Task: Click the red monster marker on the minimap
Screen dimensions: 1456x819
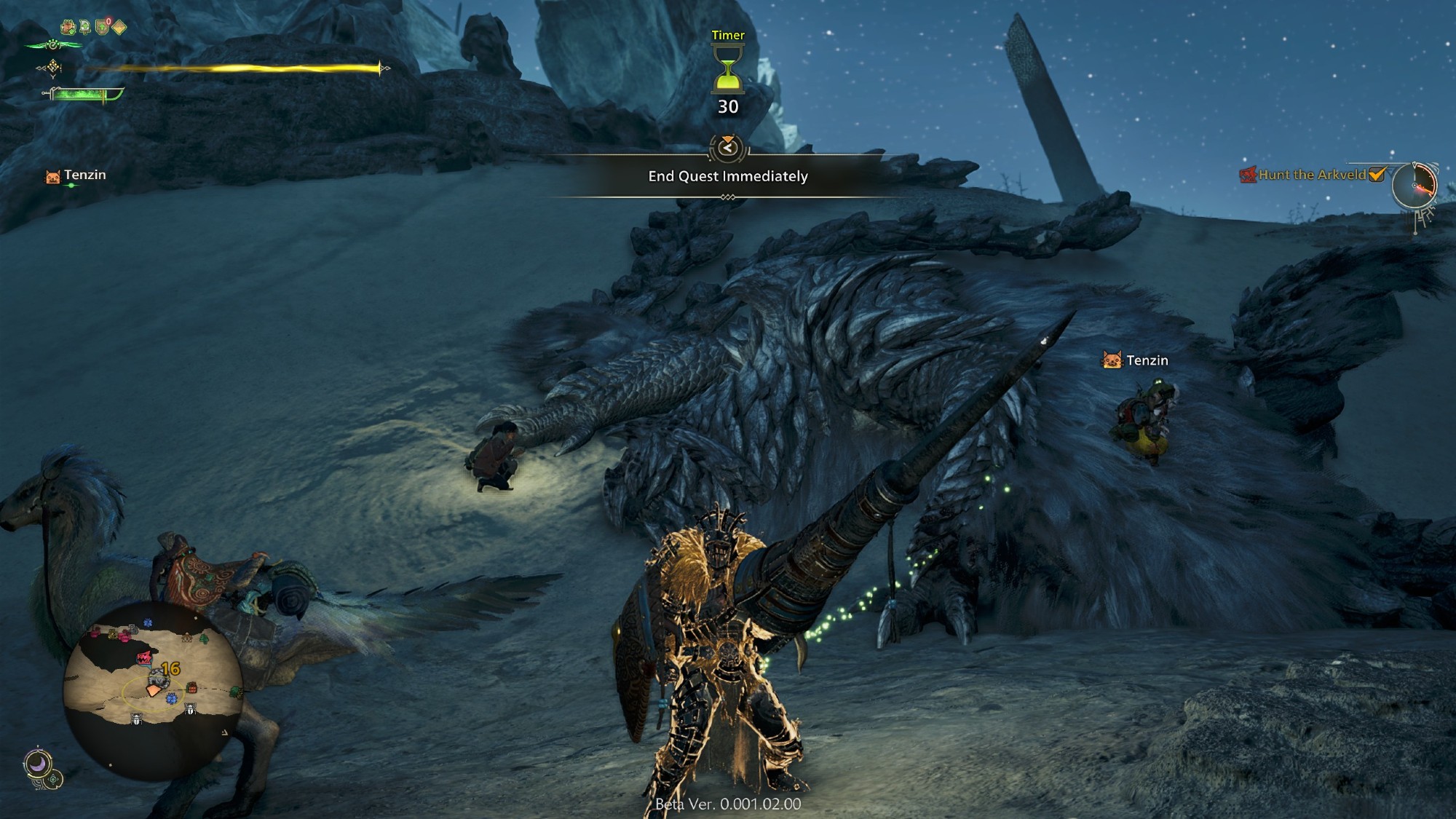Action: point(144,658)
